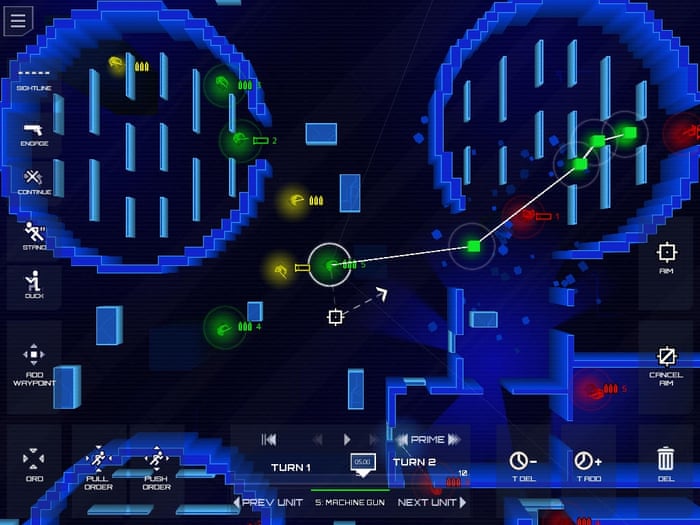Screen dimensions: 700x525
Task: Play the turn preview
Action: pos(347,439)
